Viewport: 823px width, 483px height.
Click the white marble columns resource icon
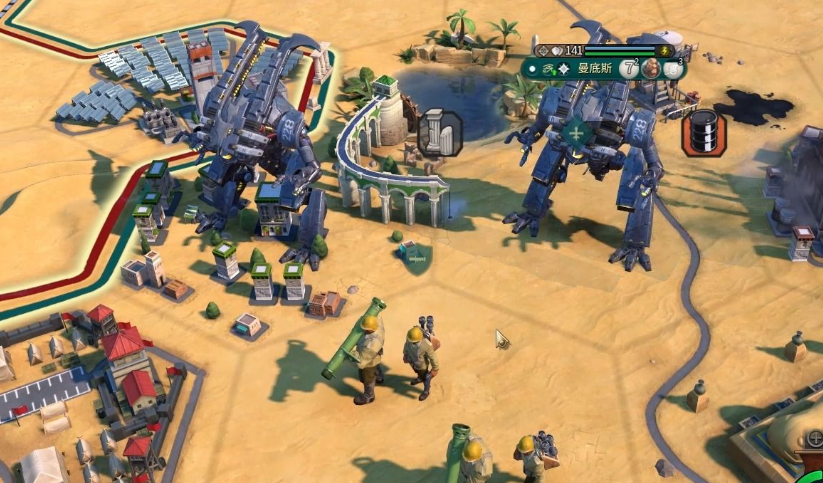click(x=439, y=132)
